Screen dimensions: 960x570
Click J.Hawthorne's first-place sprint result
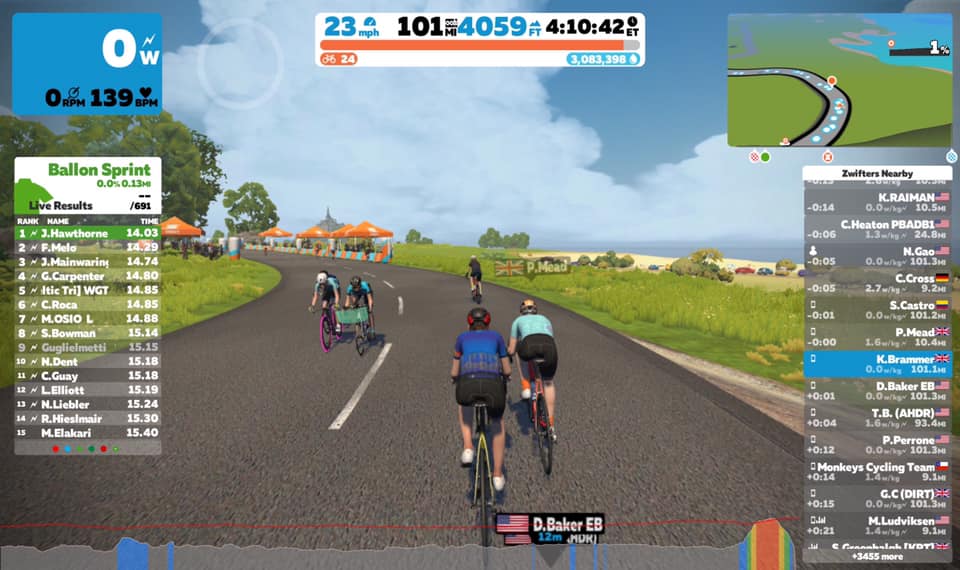pyautogui.click(x=87, y=233)
